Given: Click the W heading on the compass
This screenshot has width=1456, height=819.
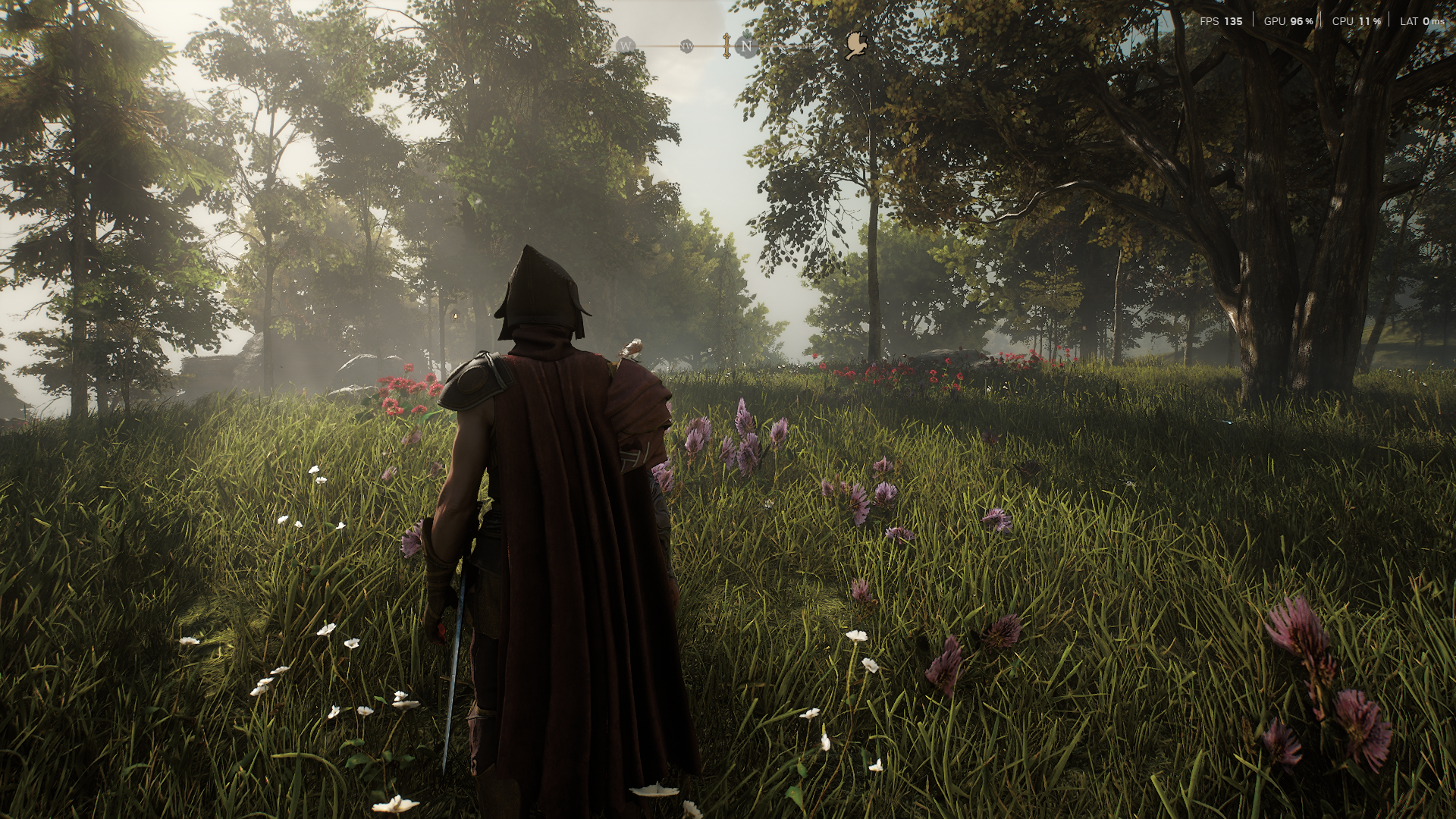Looking at the screenshot, I should click(x=626, y=46).
